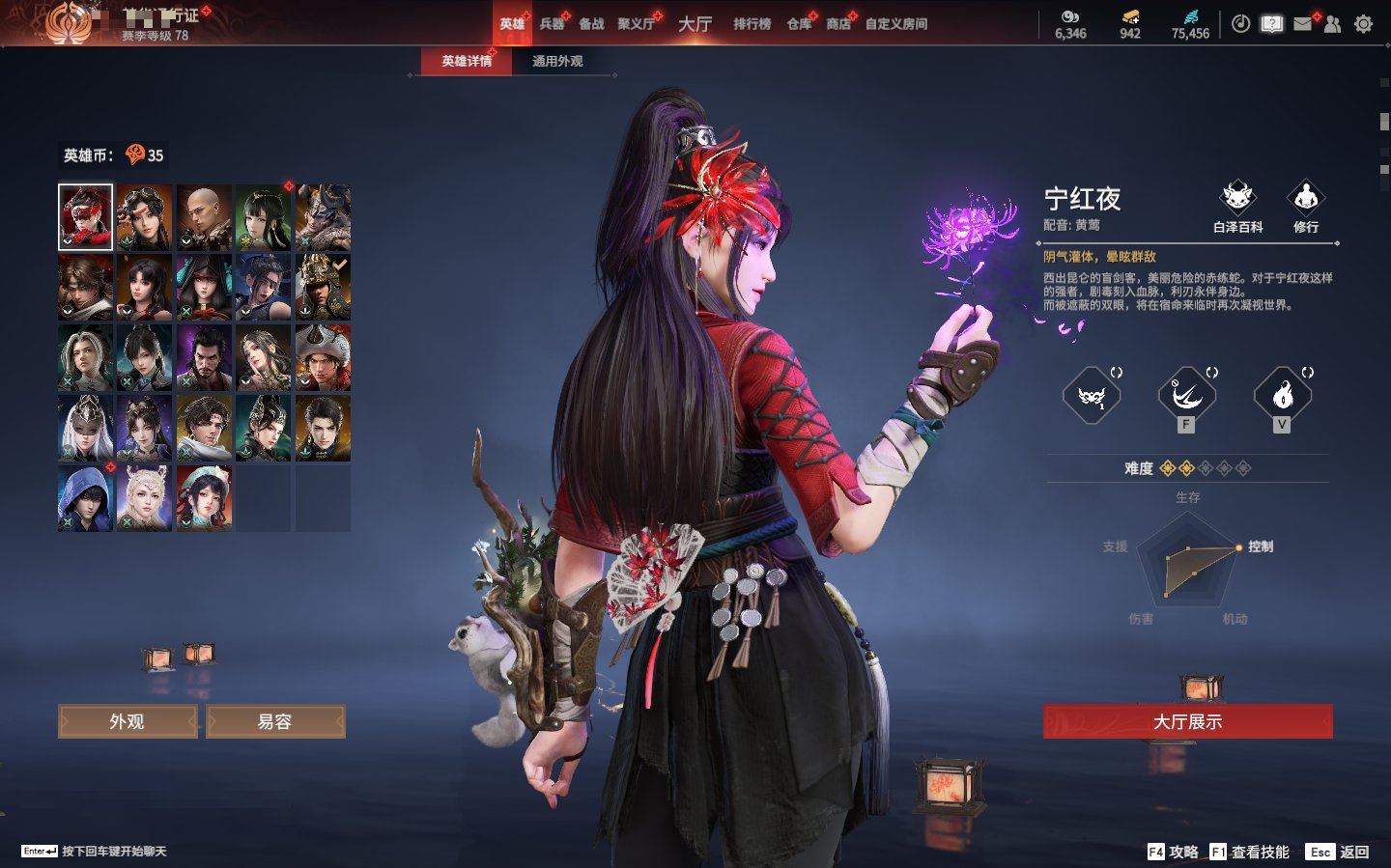Open the 仓库 warehouse
Screen dimensions: 1391x868
(799, 23)
